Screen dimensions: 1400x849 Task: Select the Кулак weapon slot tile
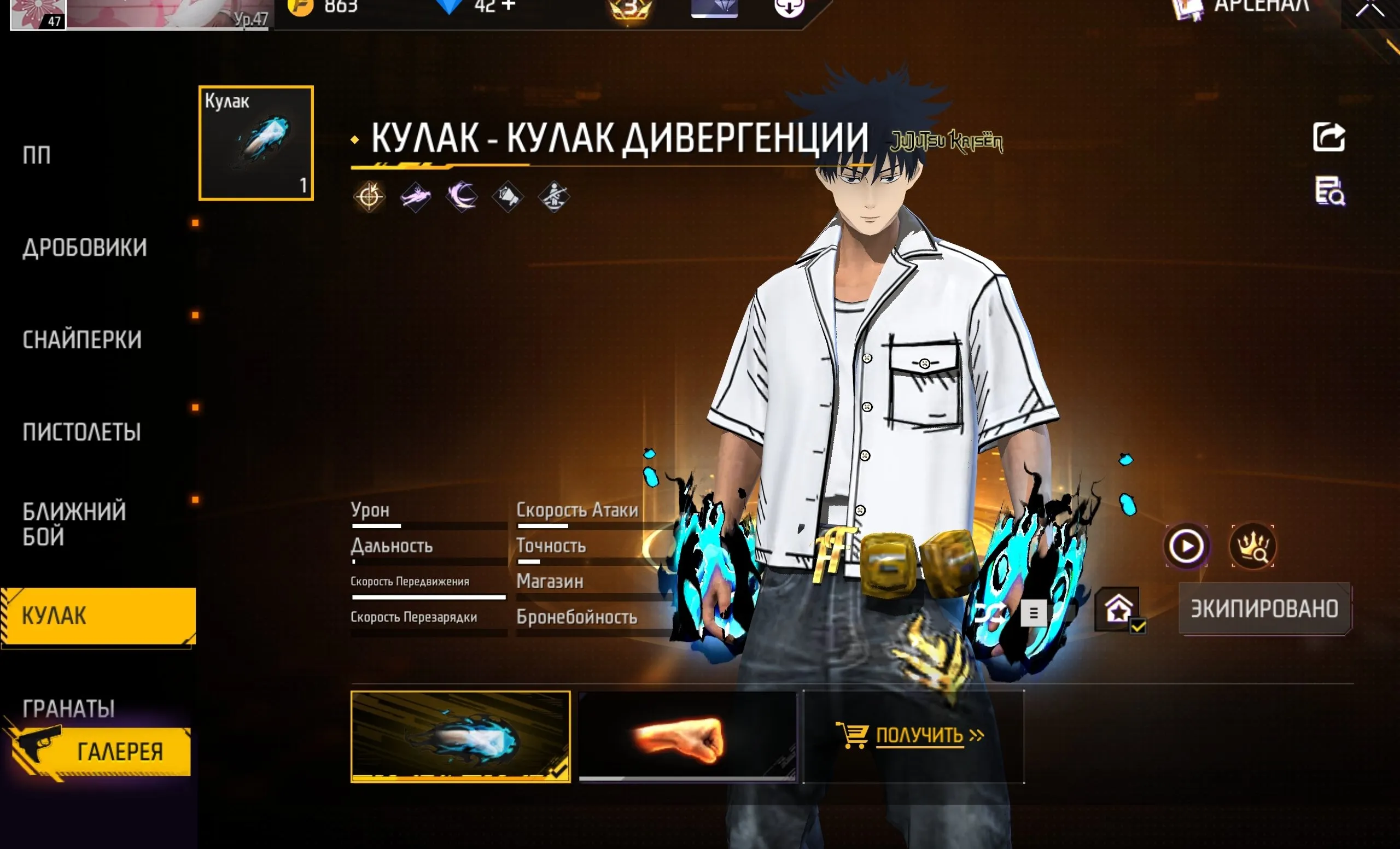tap(256, 143)
